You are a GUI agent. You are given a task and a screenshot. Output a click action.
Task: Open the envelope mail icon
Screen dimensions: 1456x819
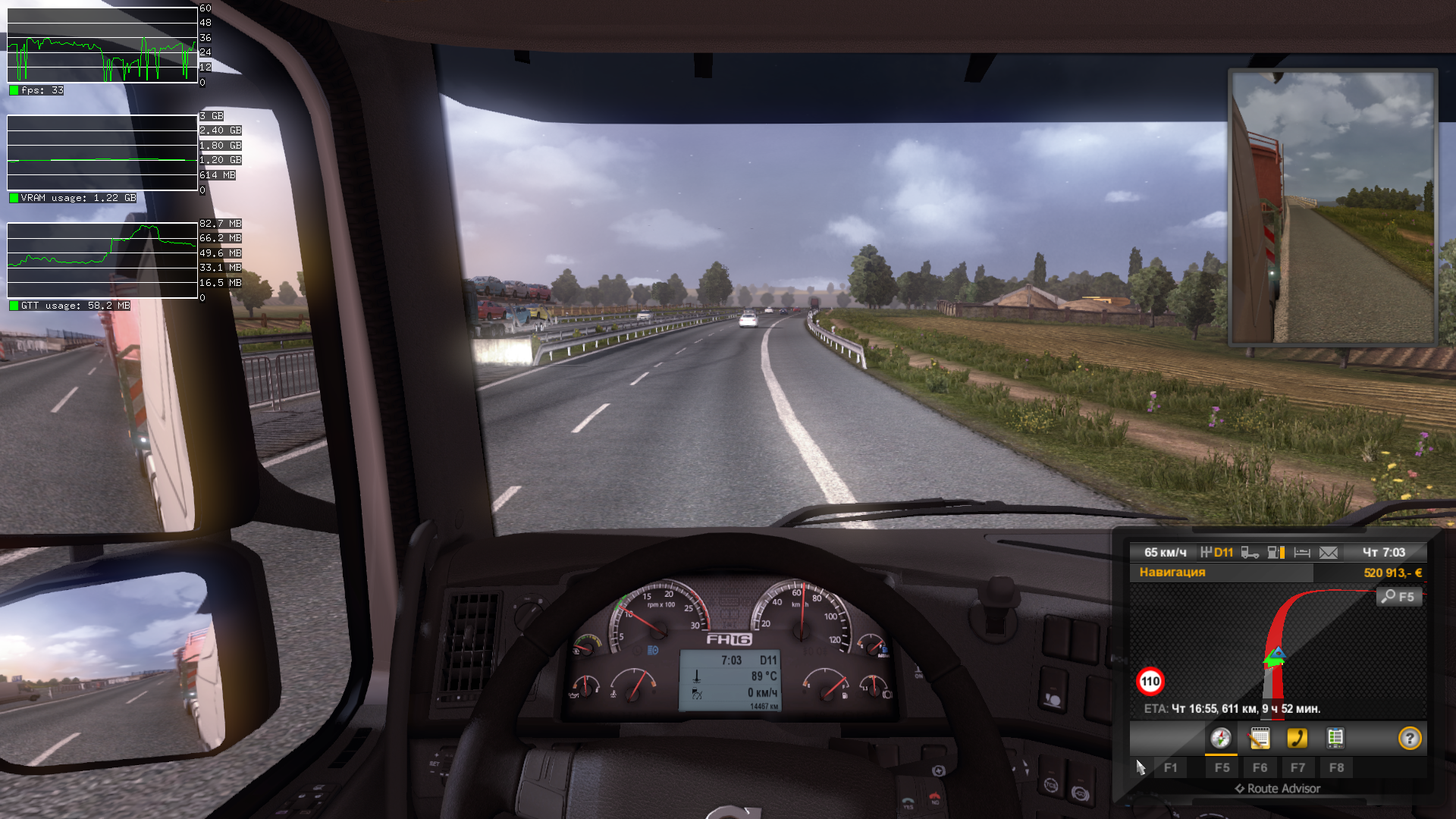(1329, 553)
